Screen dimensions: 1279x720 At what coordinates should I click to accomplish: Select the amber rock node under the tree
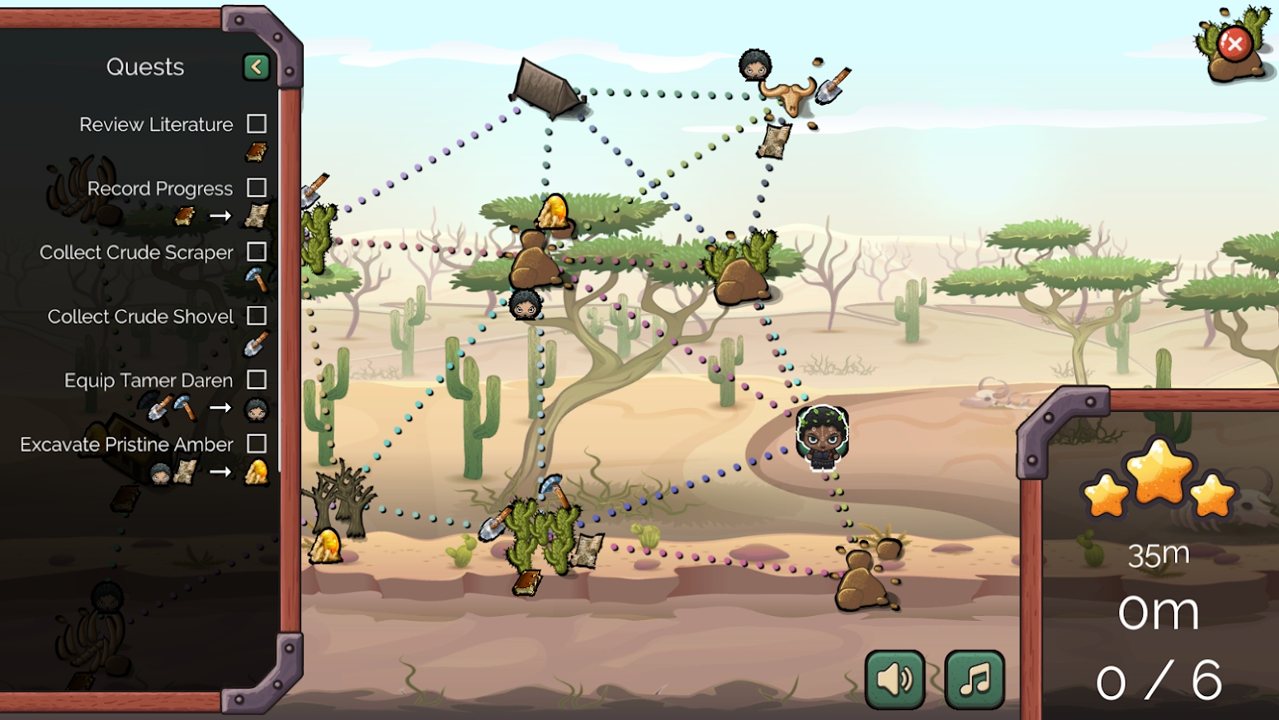535,255
